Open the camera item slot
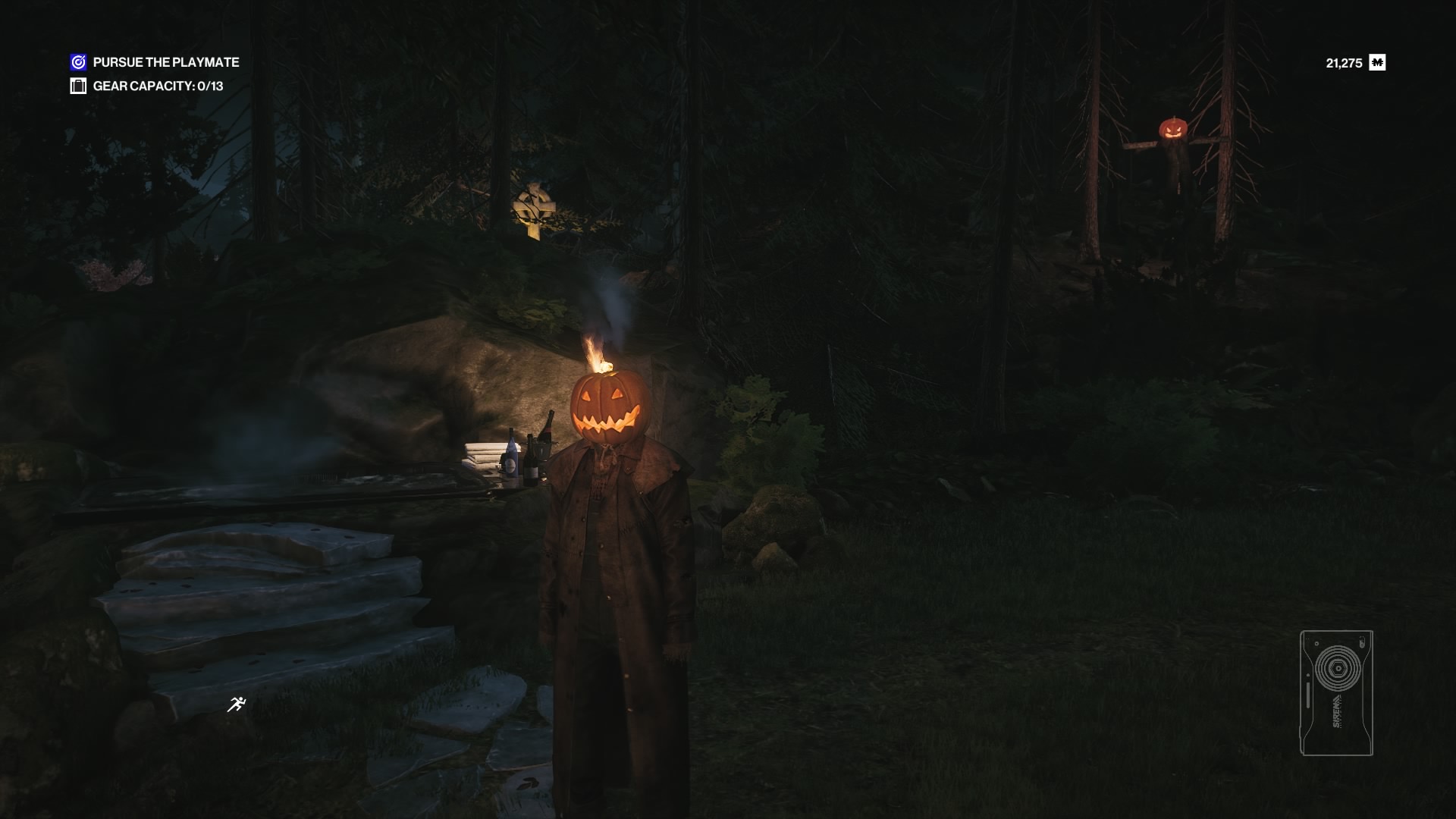The width and height of the screenshot is (1456, 819). 1336,692
